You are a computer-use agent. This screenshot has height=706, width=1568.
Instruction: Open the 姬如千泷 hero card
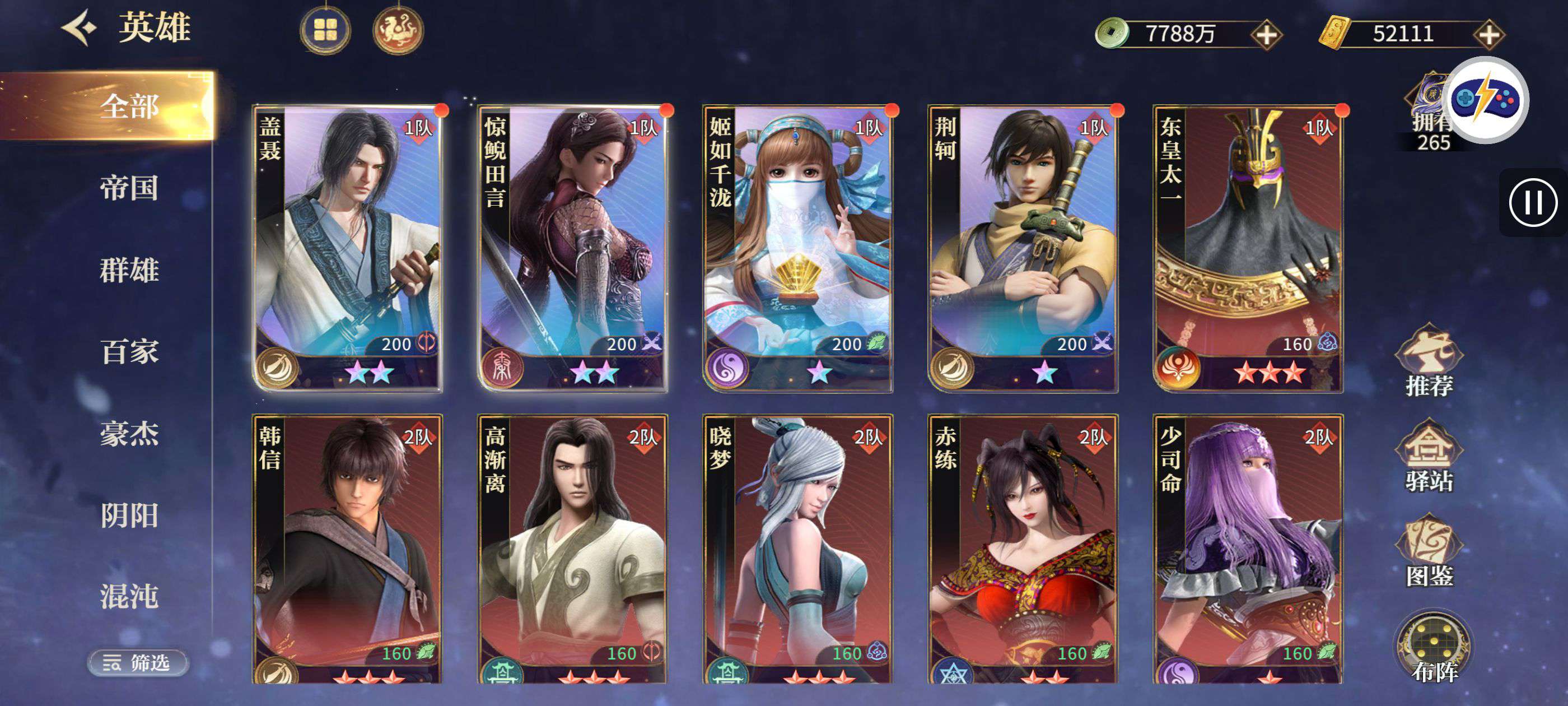click(797, 247)
